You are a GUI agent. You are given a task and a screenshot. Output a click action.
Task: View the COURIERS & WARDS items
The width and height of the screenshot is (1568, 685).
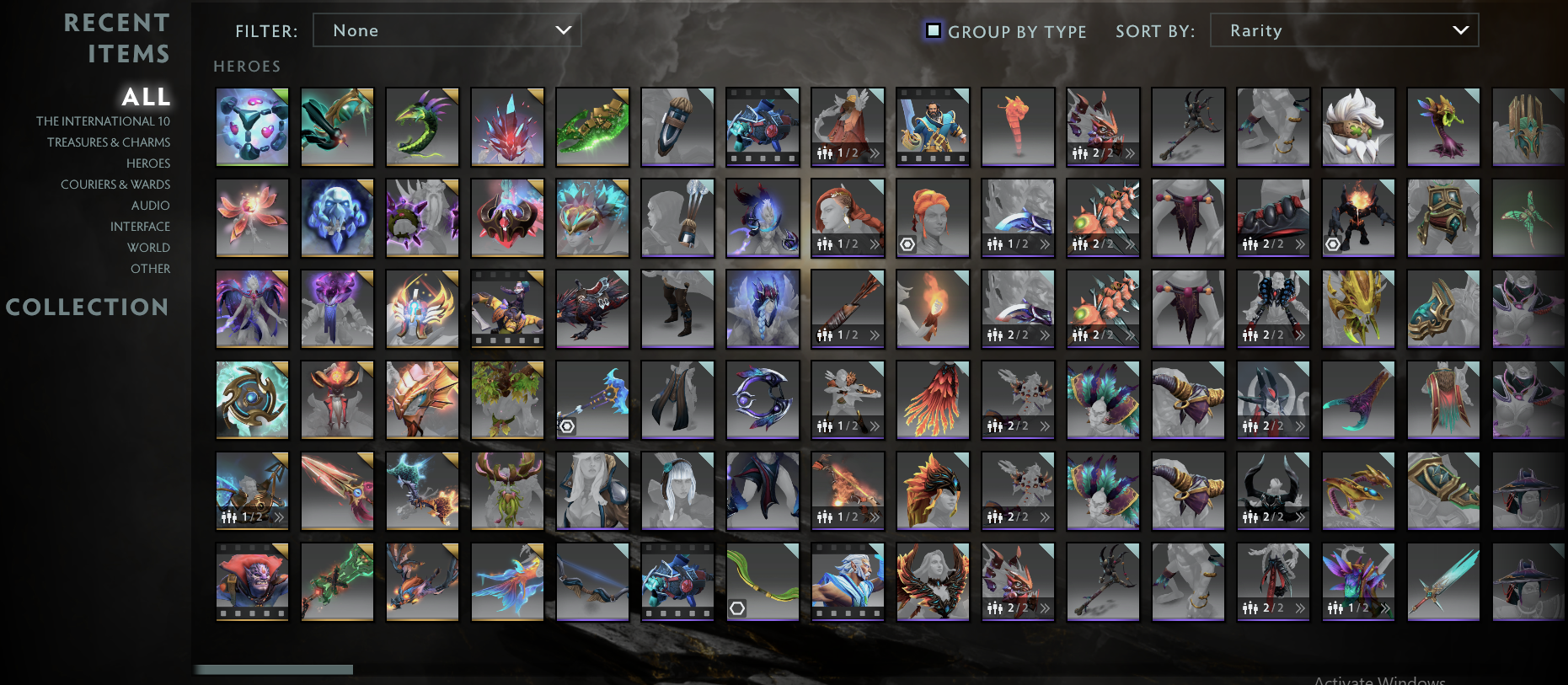[115, 184]
